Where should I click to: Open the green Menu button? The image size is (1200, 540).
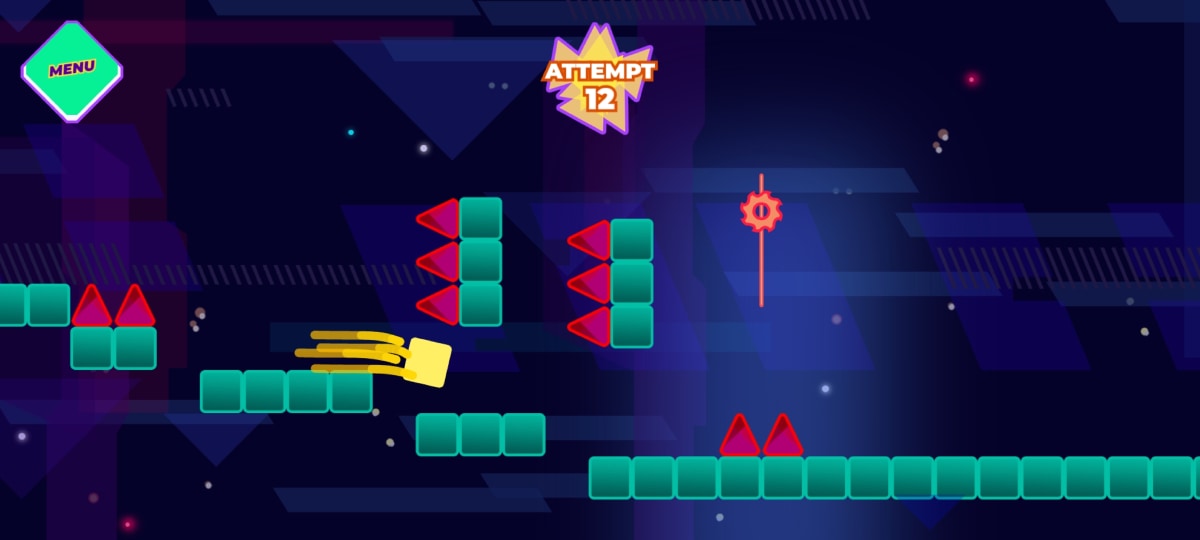click(x=72, y=70)
